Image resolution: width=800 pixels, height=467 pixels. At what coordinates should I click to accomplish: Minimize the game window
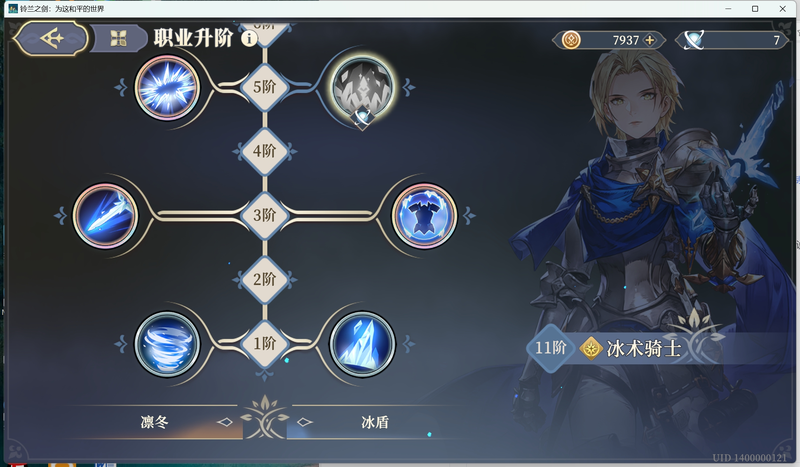(727, 9)
